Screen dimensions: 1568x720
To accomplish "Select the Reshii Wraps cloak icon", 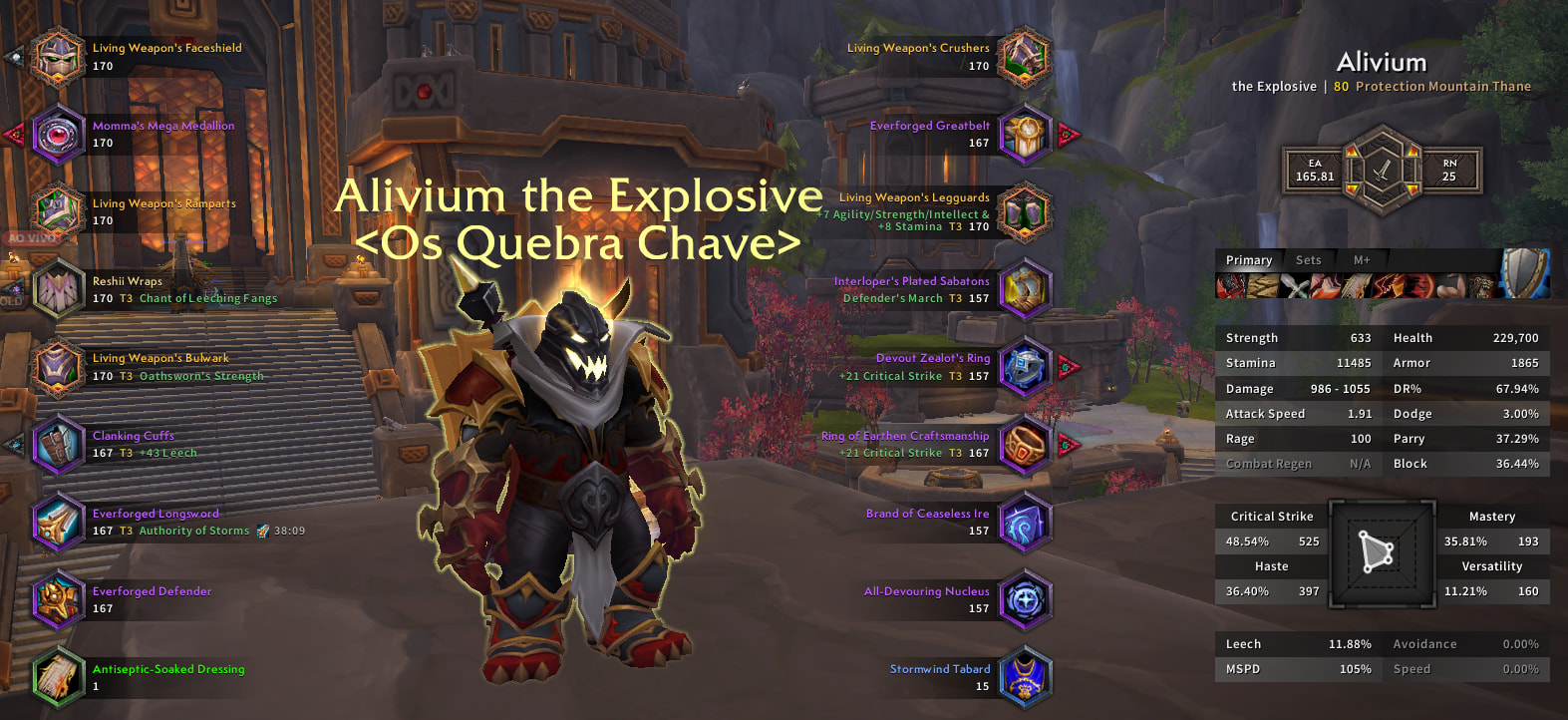I will [x=58, y=289].
